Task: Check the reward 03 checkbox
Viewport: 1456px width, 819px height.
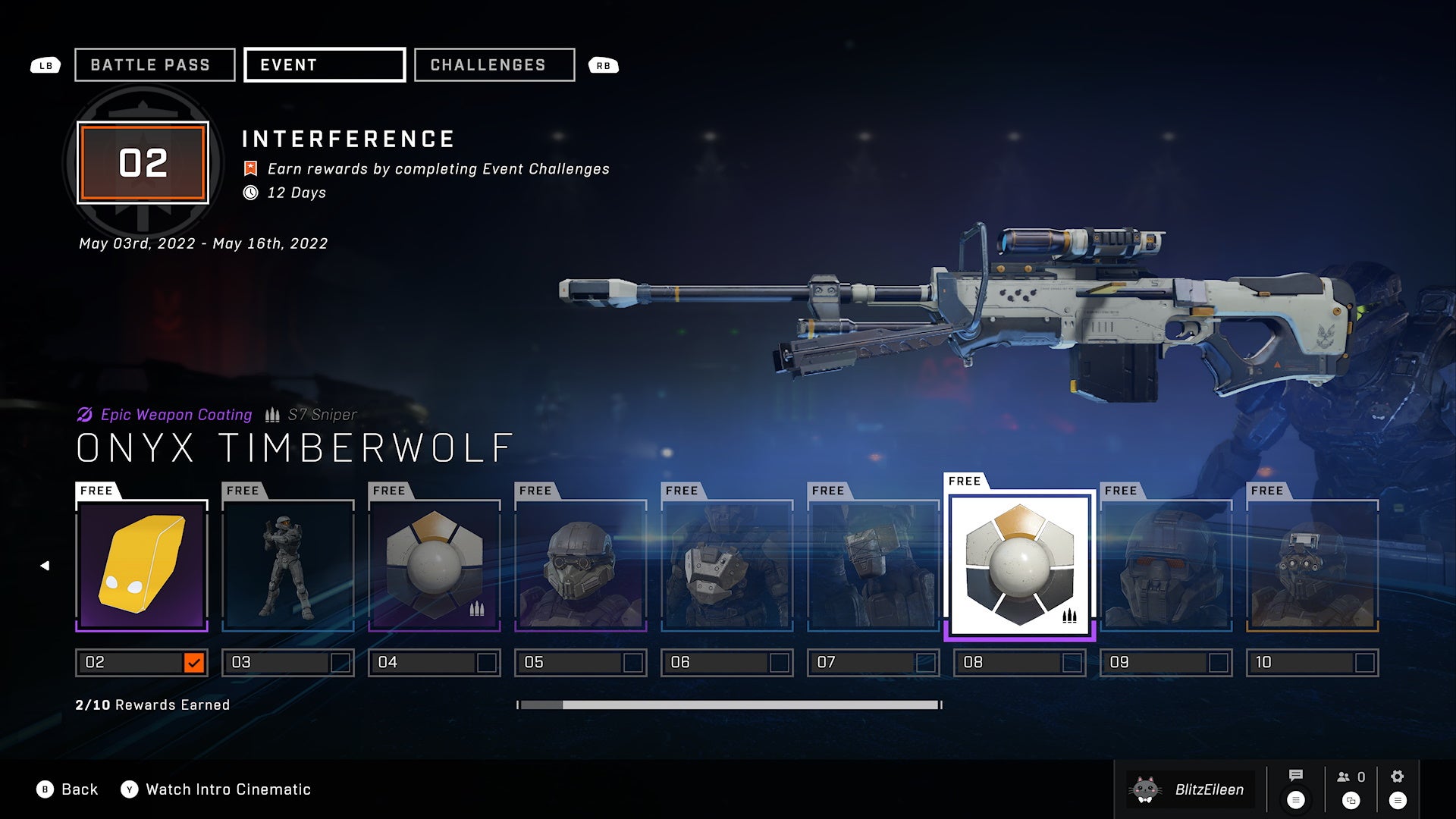Action: (340, 662)
